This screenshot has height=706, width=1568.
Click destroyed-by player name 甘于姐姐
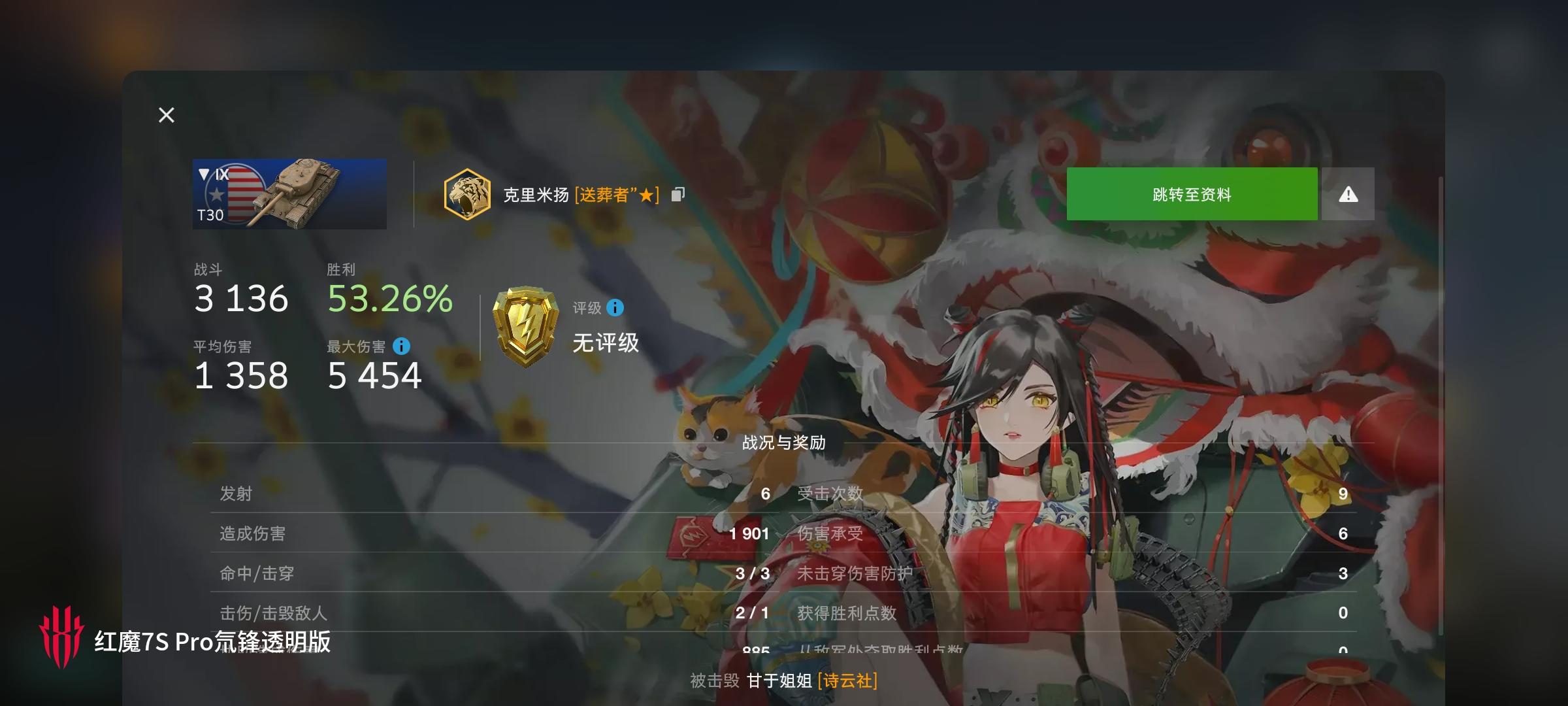[781, 681]
